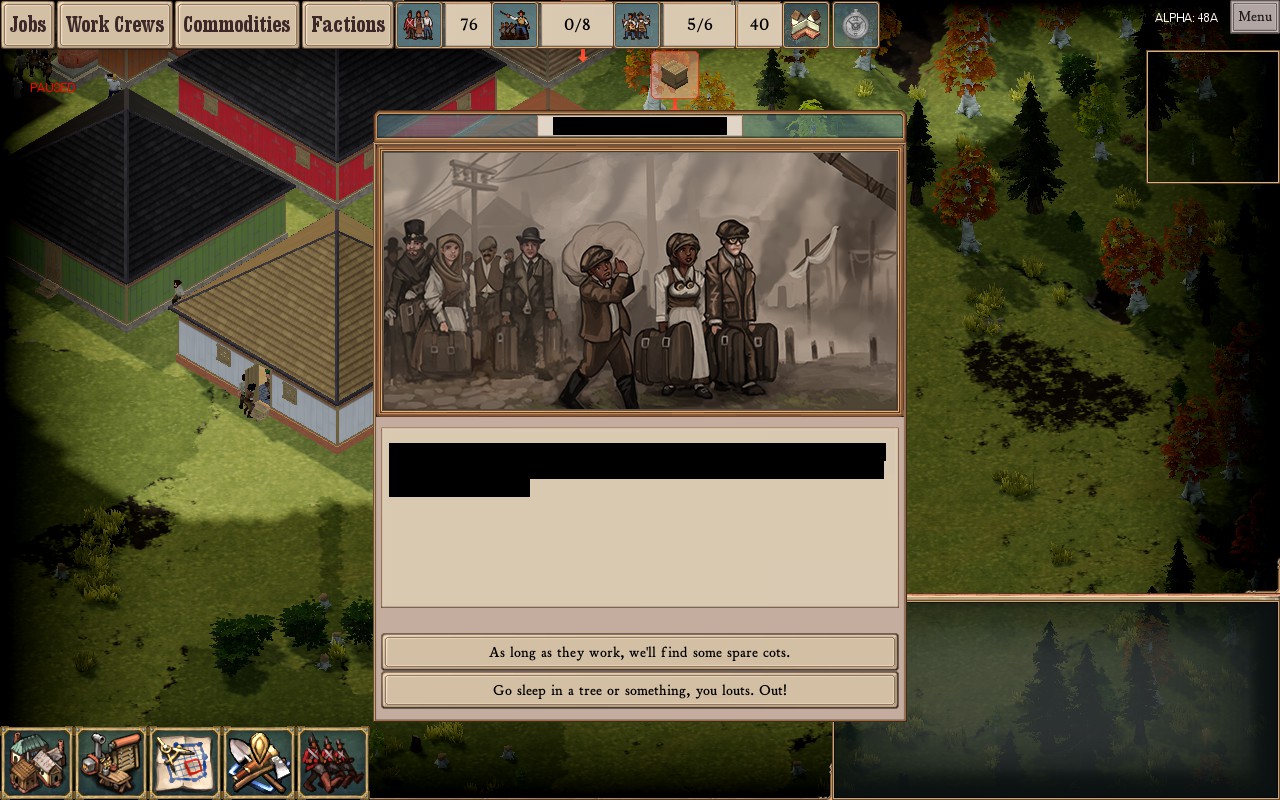
Task: Open the Menu in the top right
Action: [1253, 17]
